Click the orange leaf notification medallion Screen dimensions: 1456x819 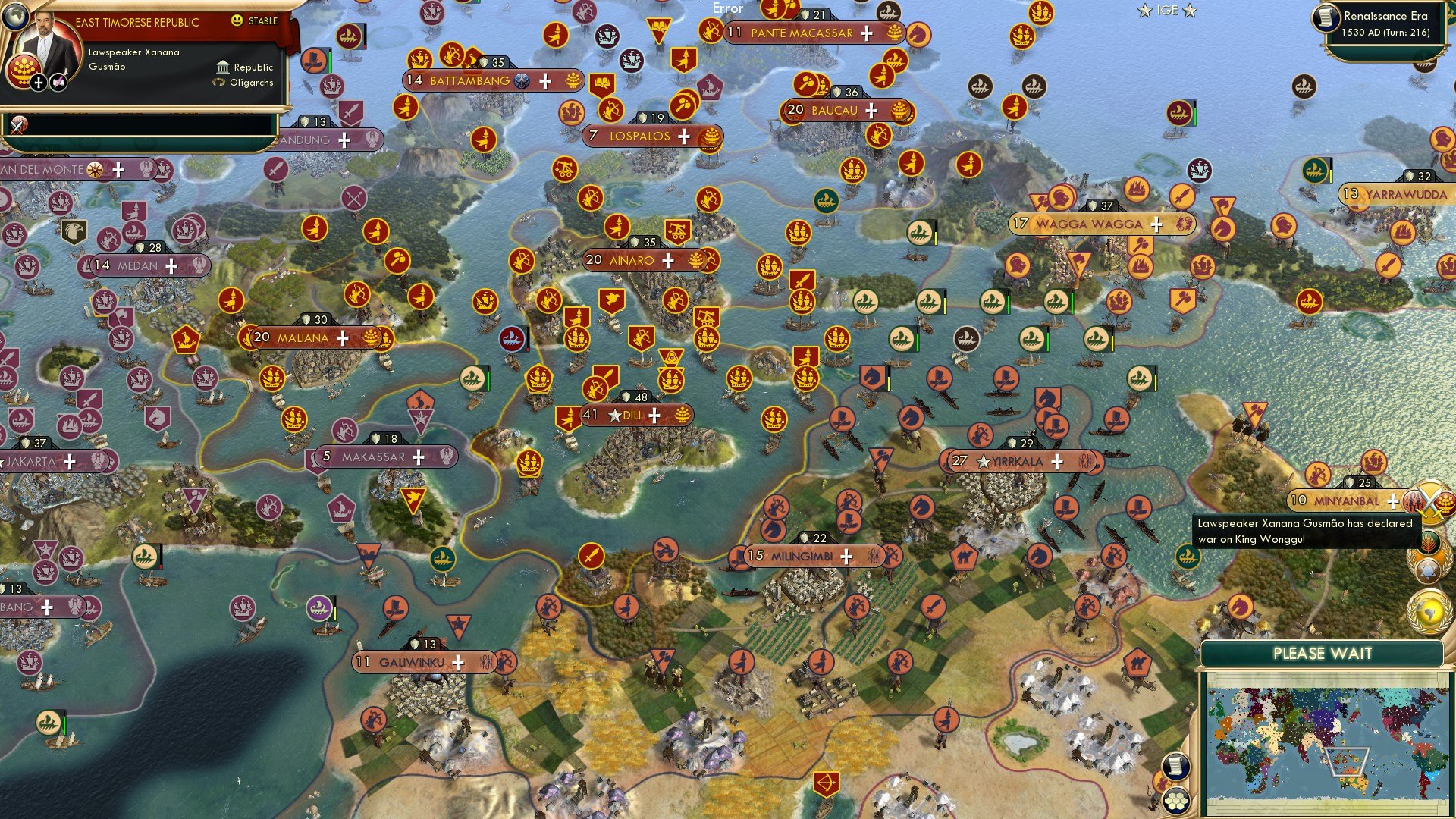click(1429, 541)
